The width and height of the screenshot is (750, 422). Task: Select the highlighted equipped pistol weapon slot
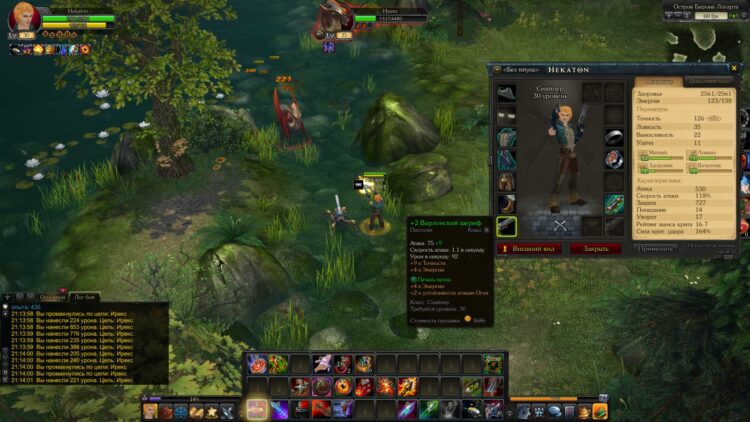[x=508, y=227]
